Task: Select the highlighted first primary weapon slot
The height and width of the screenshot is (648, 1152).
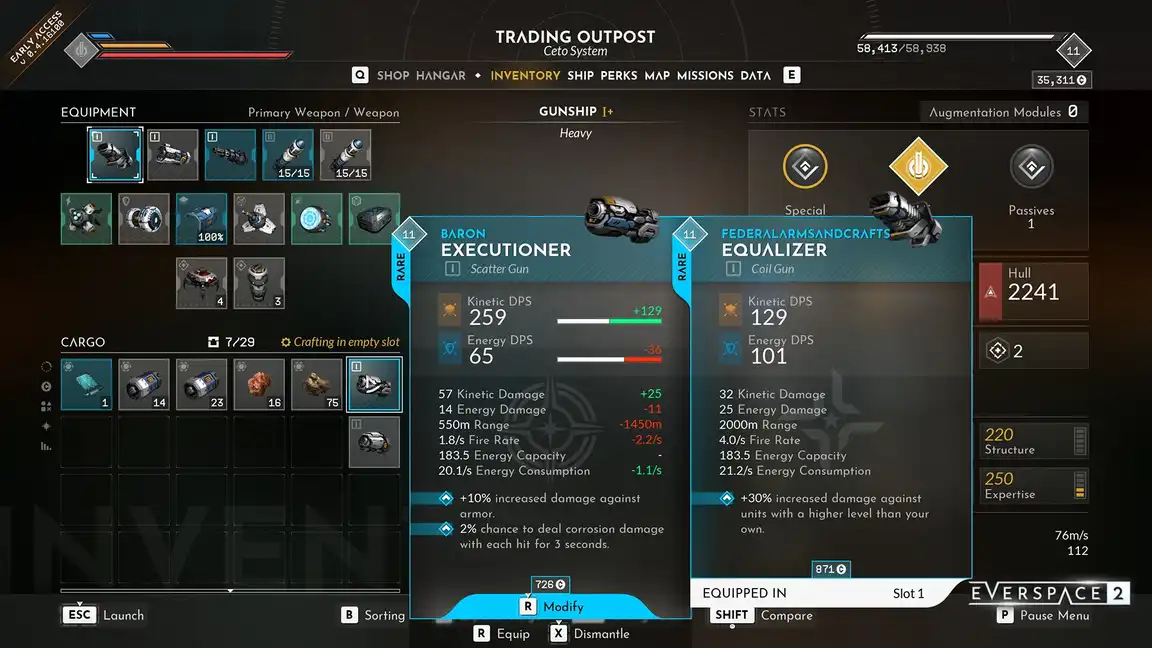Action: 115,155
